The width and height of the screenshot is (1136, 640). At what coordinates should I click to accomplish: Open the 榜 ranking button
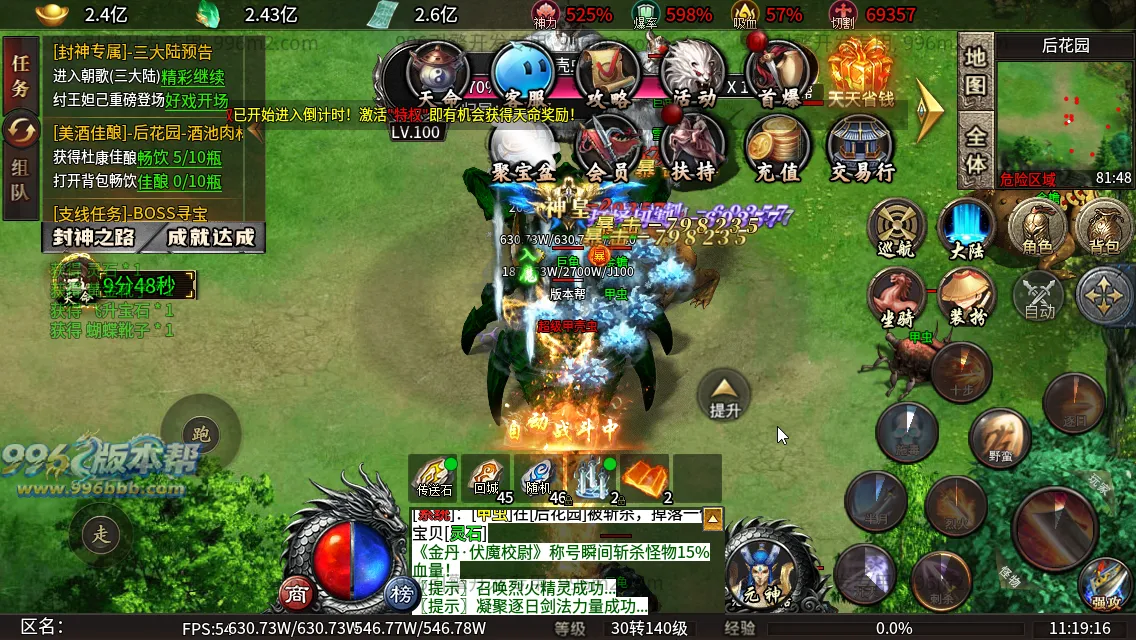[x=402, y=594]
